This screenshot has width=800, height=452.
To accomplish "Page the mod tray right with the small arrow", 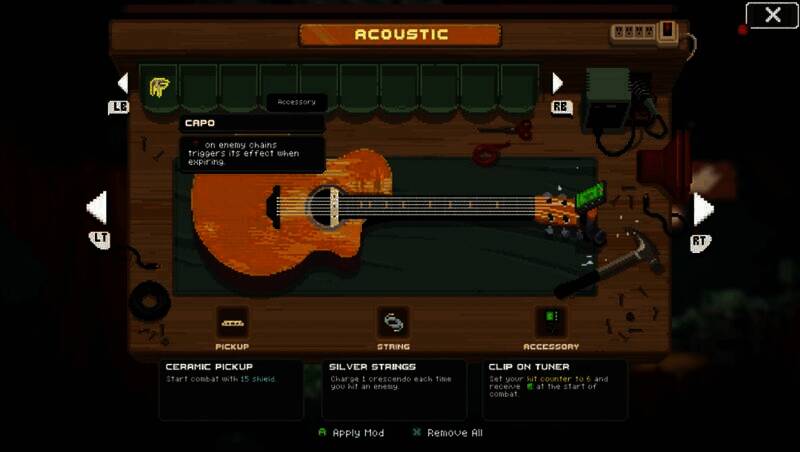I will click(558, 83).
